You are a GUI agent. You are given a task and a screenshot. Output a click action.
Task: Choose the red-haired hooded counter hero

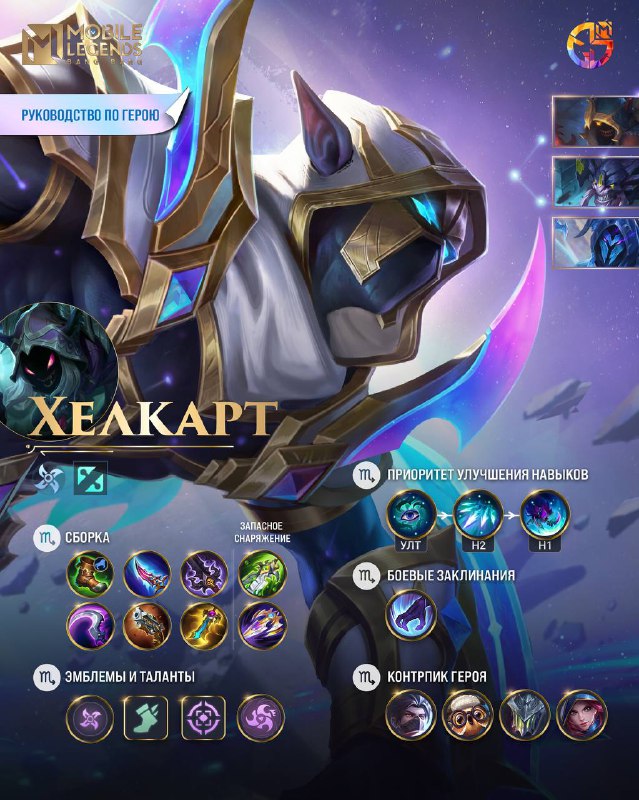[581, 715]
